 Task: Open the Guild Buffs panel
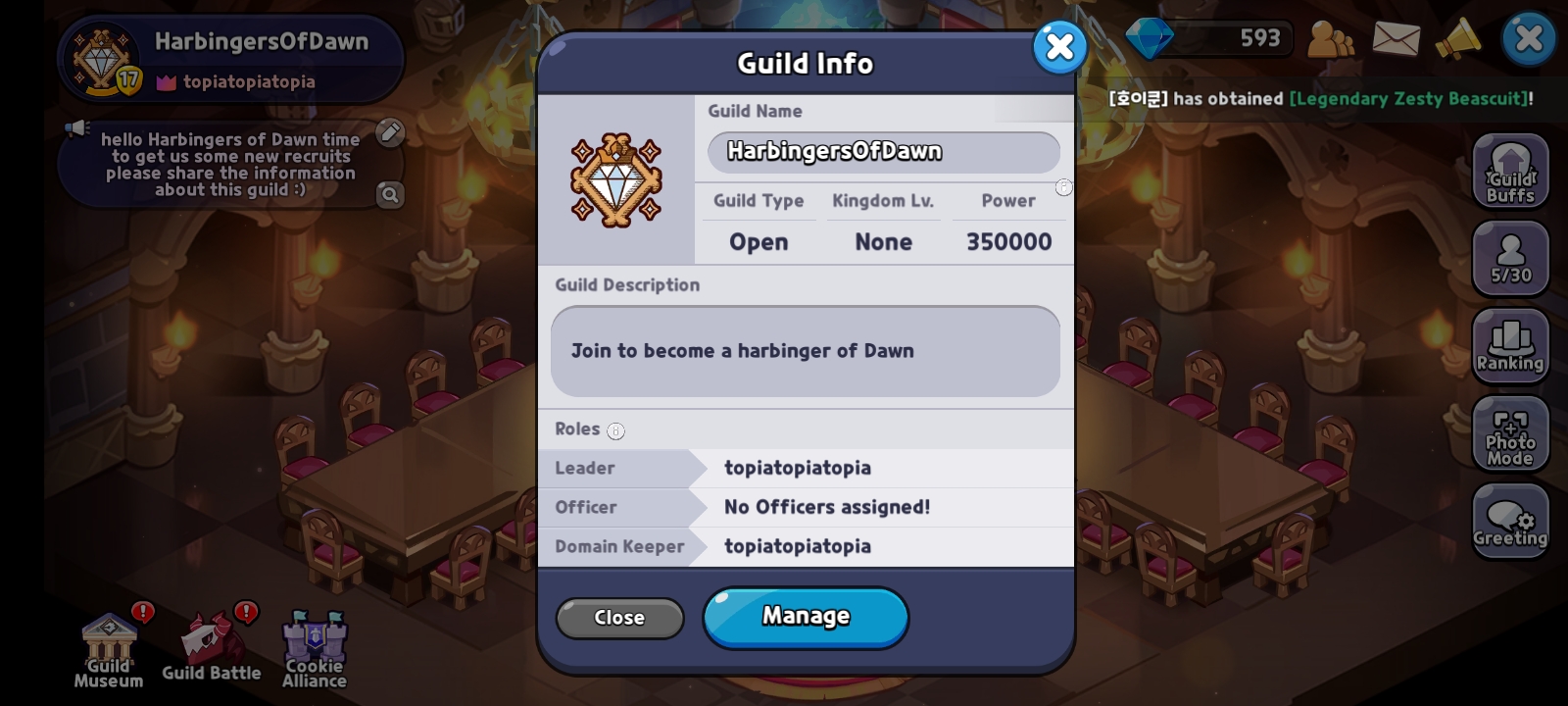pos(1509,171)
